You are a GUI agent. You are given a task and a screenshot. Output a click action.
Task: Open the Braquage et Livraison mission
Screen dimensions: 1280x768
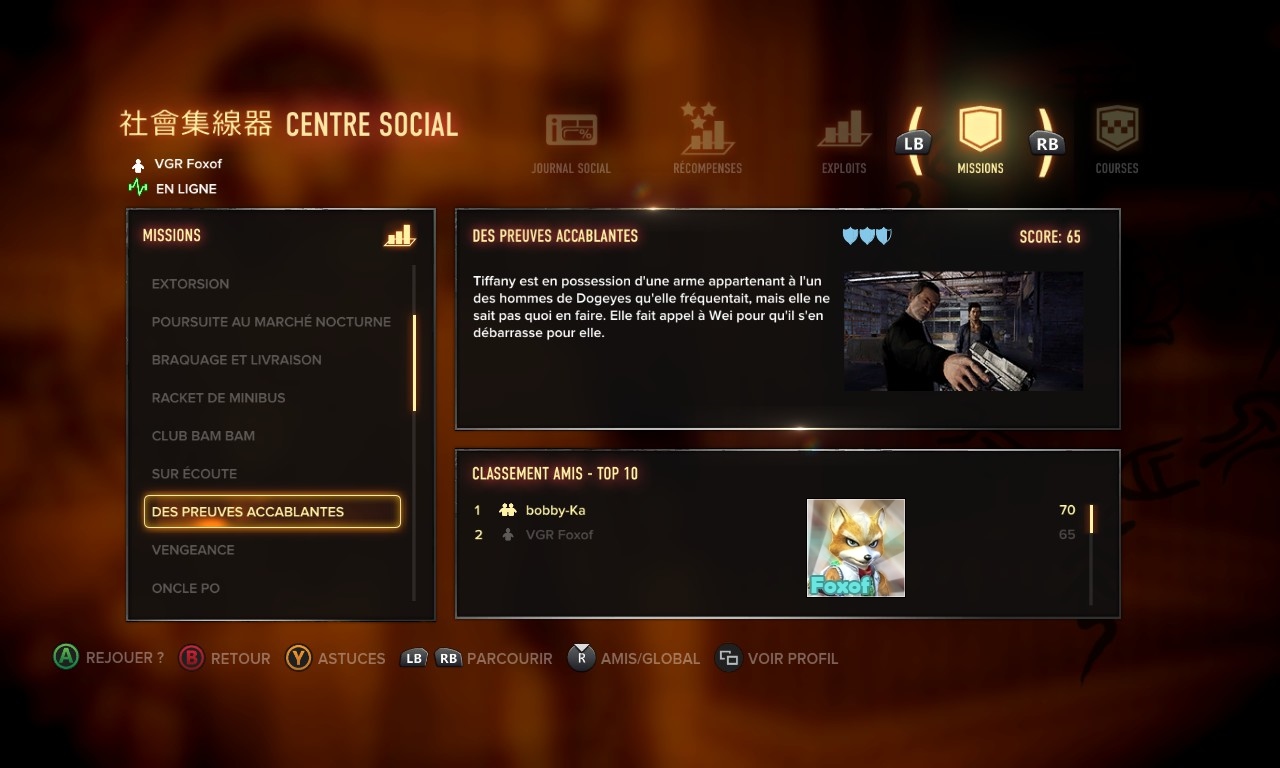237,360
